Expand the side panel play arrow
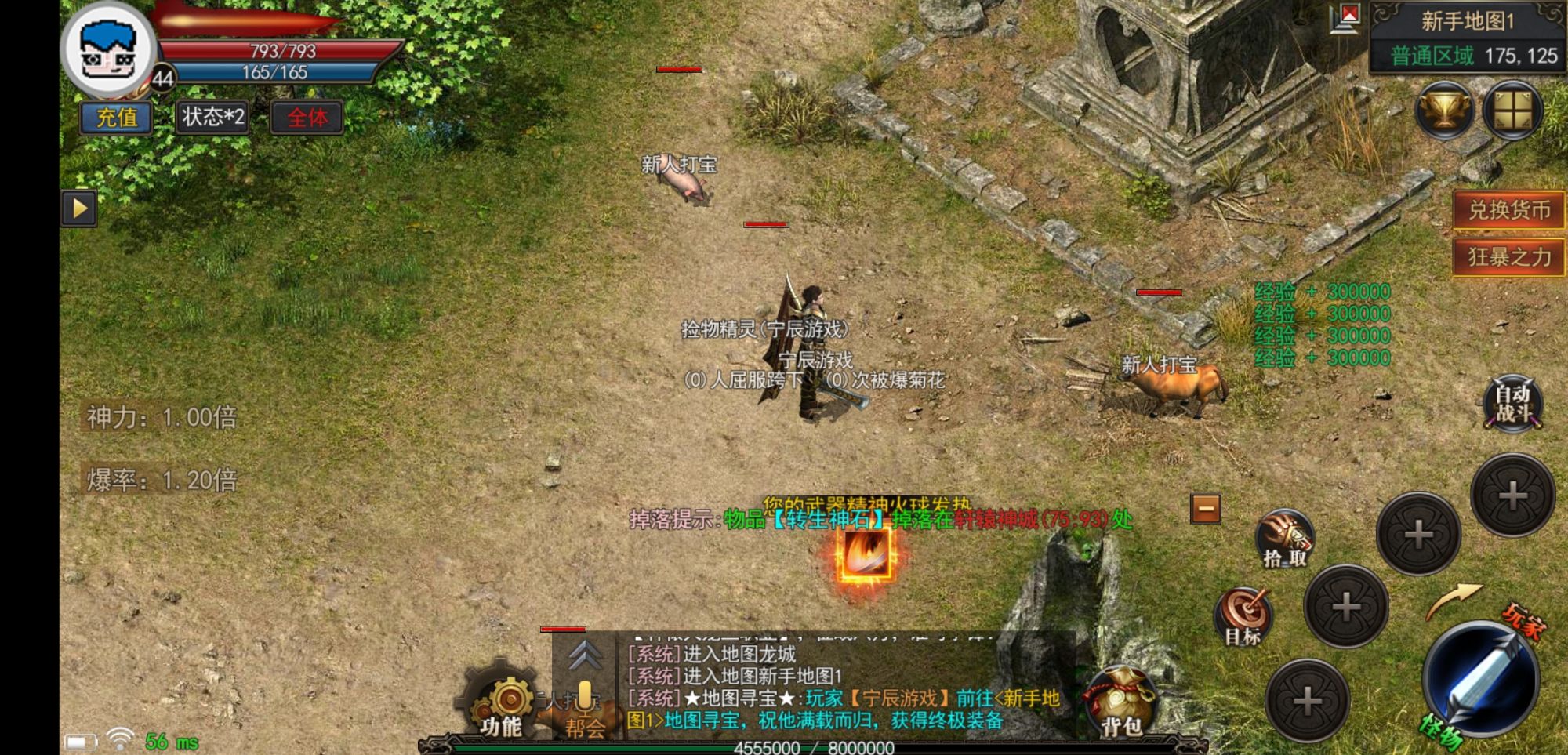This screenshot has height=755, width=1568. tap(79, 209)
